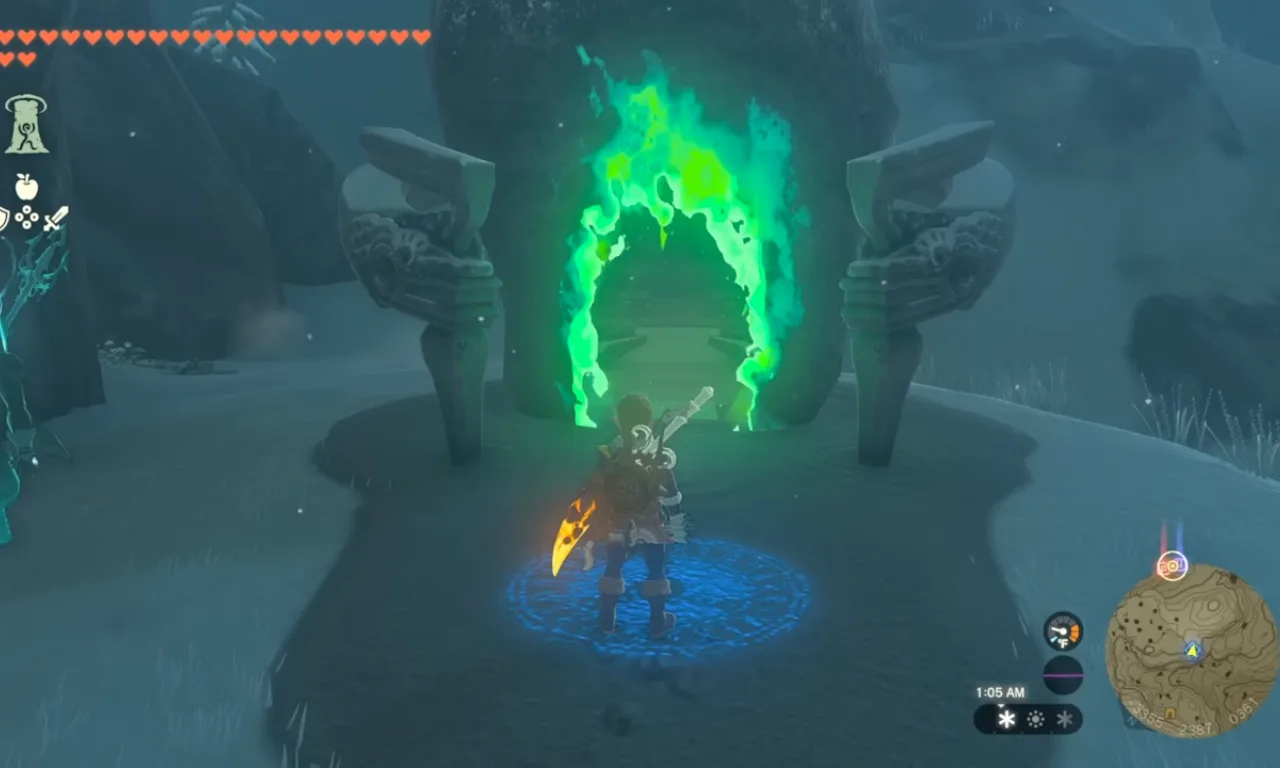
Task: Click the dark noise sensor circle
Action: coord(1062,675)
